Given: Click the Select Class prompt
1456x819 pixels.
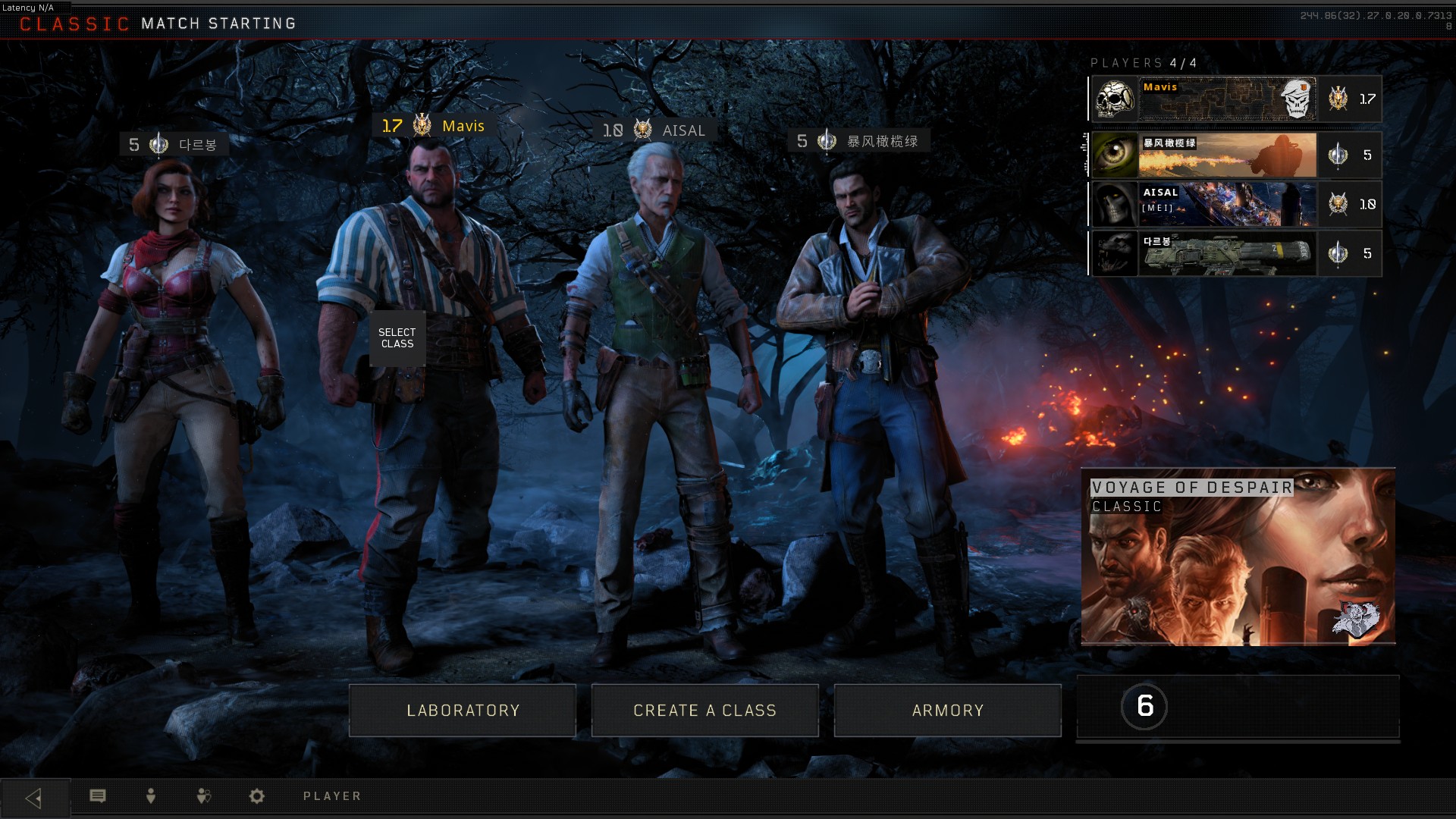Looking at the screenshot, I should click(397, 338).
